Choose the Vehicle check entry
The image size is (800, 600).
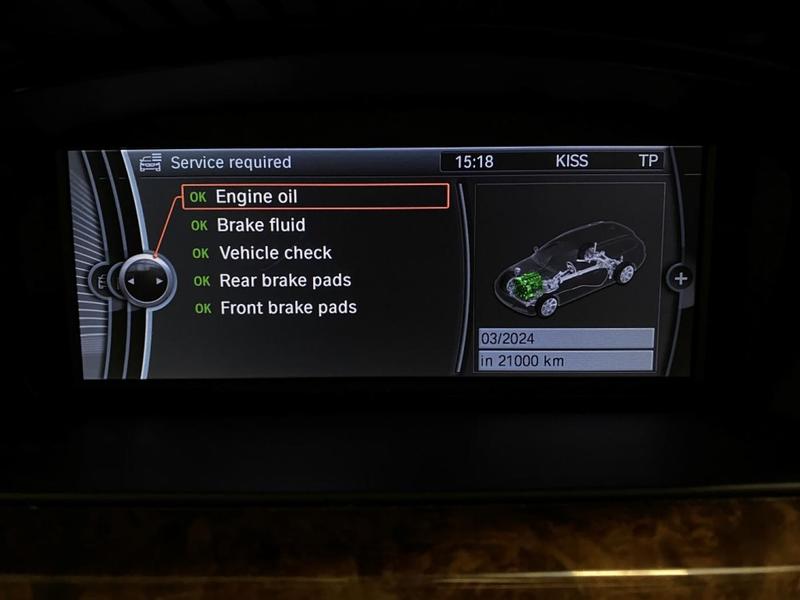point(274,253)
